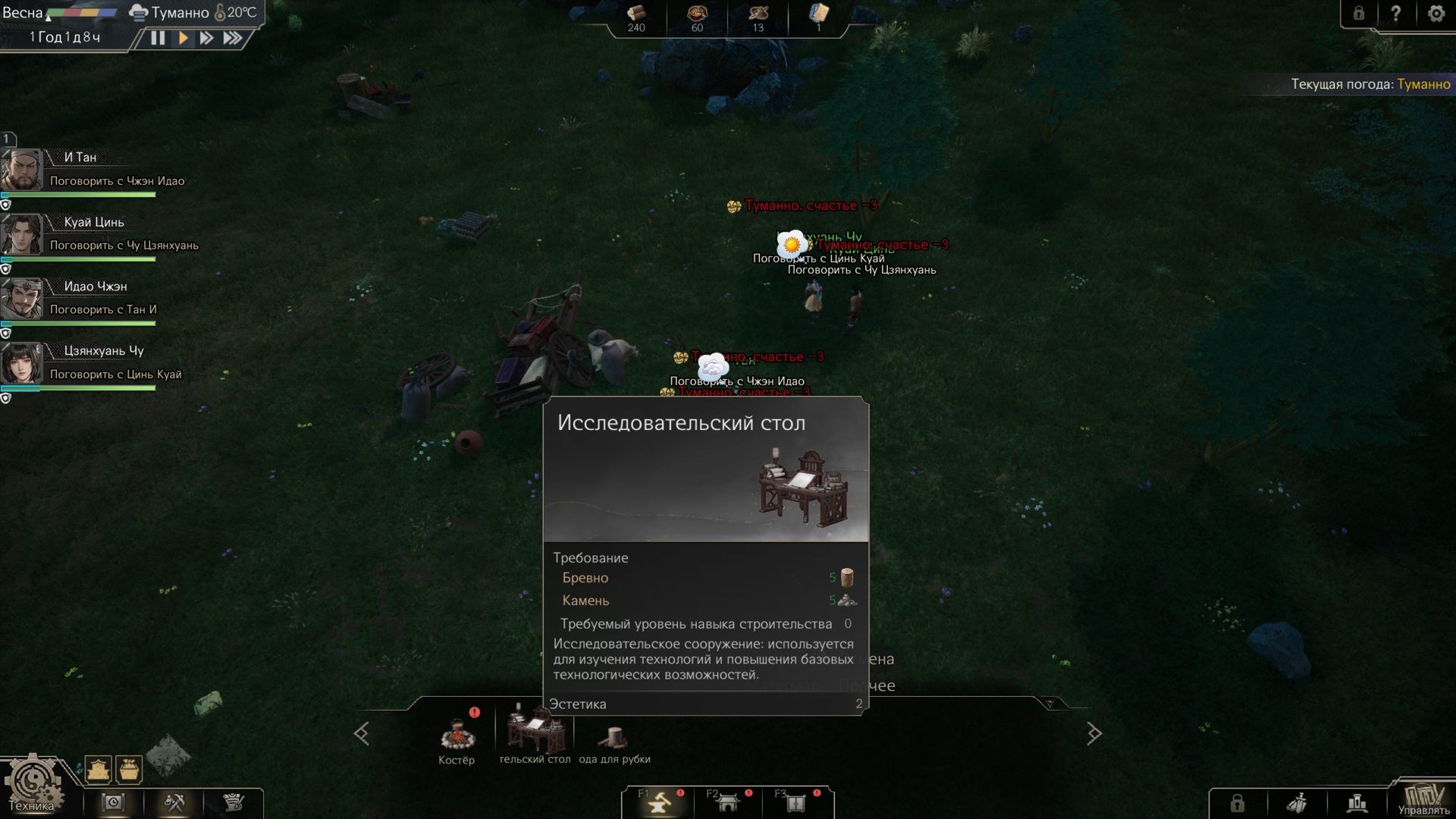1456x819 pixels.
Task: Open the F3 cabinet furniture category
Action: (795, 802)
